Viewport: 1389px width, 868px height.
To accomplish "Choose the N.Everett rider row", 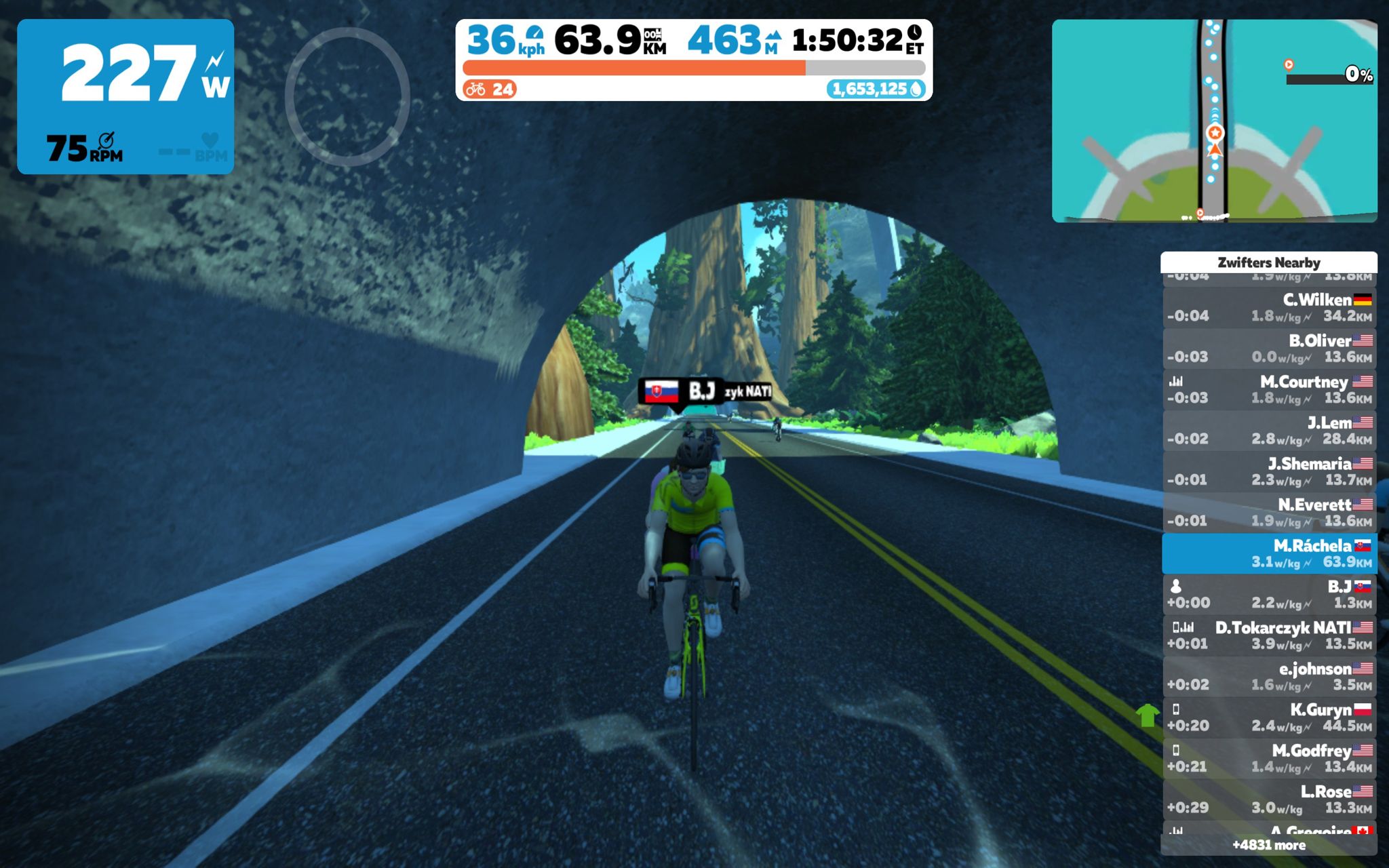I will pyautogui.click(x=1268, y=513).
